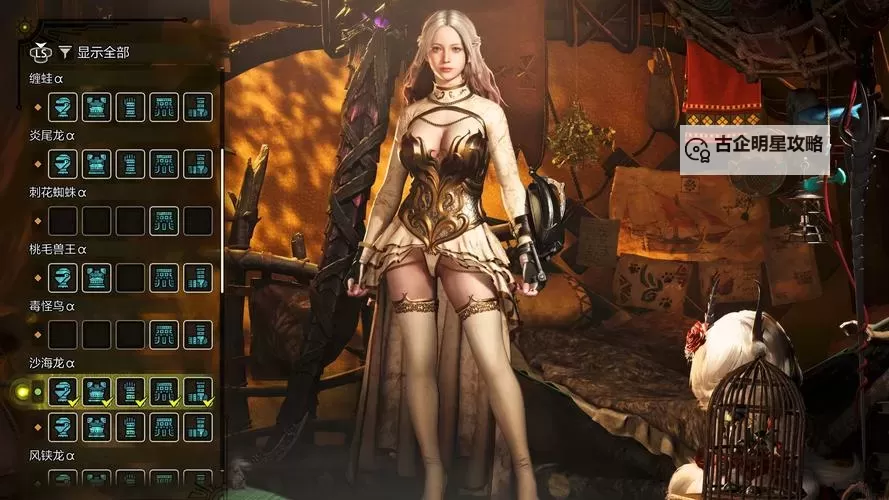The width and height of the screenshot is (889, 500).
Task: Click the checked 沙海龙α helmet piece
Action: pos(63,392)
